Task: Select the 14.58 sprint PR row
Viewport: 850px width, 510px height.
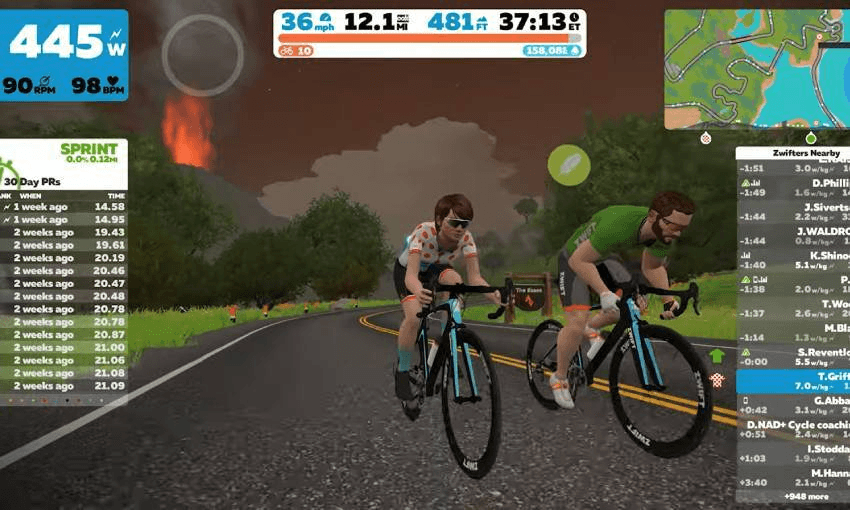Action: coord(63,207)
